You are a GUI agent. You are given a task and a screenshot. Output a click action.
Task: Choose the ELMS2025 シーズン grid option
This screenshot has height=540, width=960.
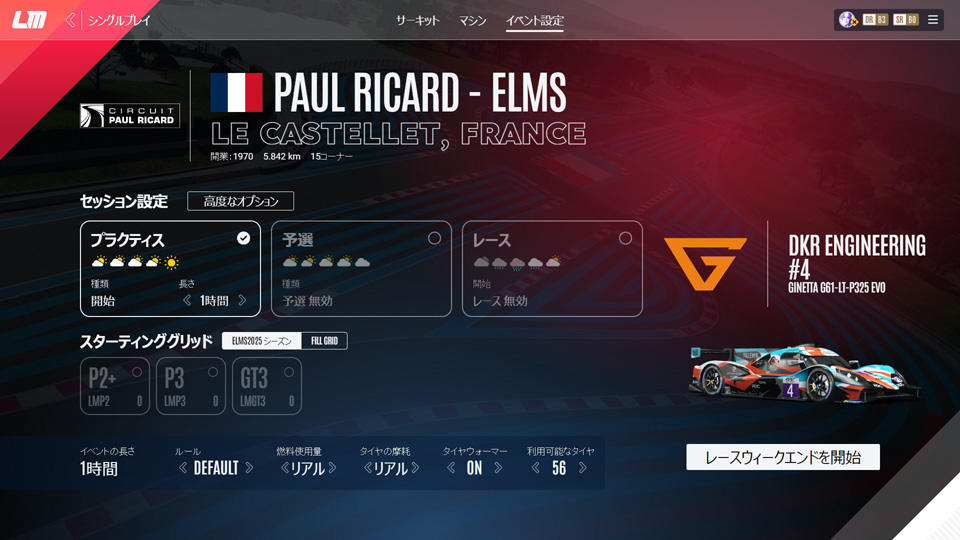tap(262, 341)
